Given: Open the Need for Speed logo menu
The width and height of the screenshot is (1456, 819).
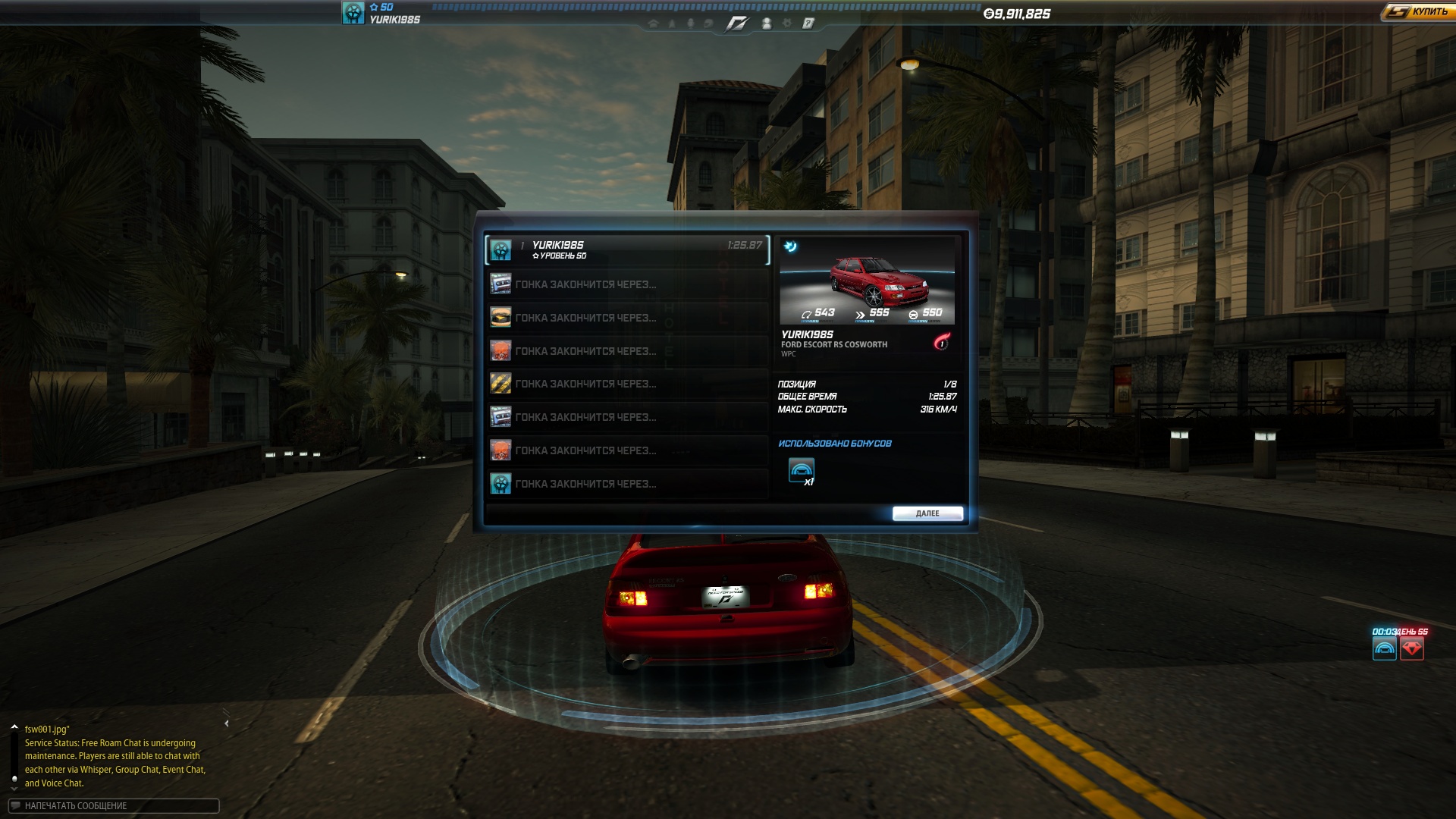Looking at the screenshot, I should pos(736,24).
